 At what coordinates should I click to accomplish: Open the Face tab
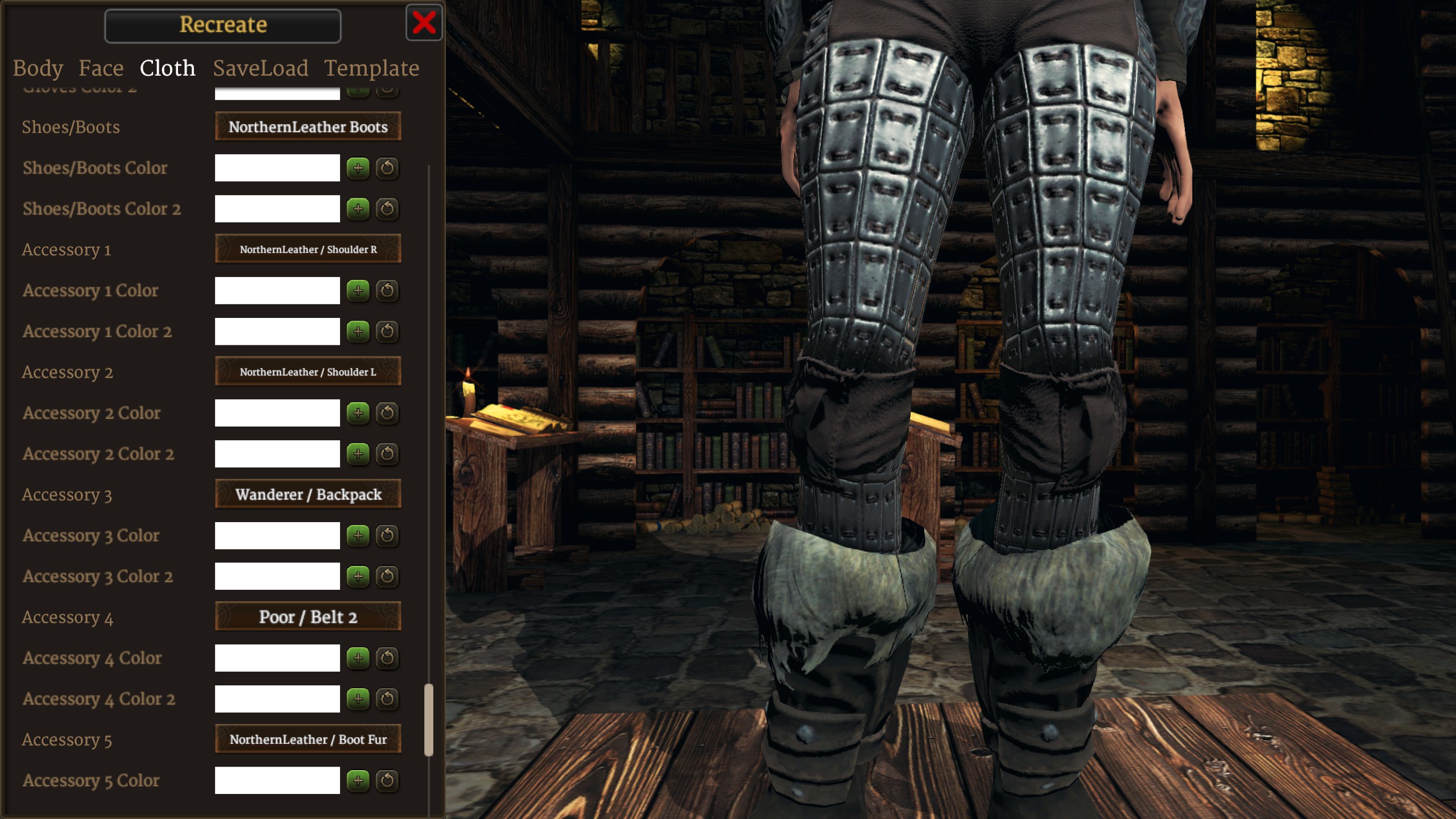(x=101, y=68)
